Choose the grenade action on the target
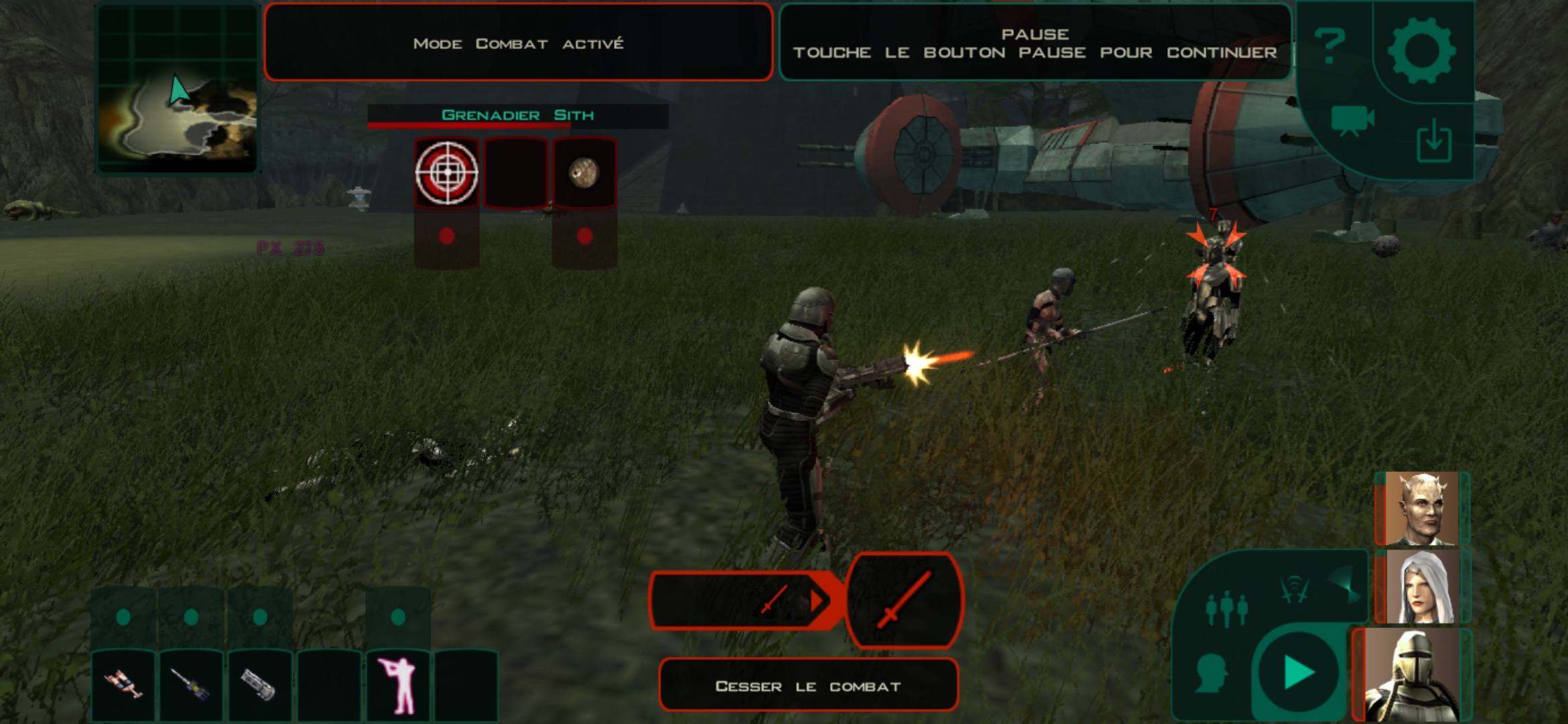The height and width of the screenshot is (724, 1568). [584, 173]
